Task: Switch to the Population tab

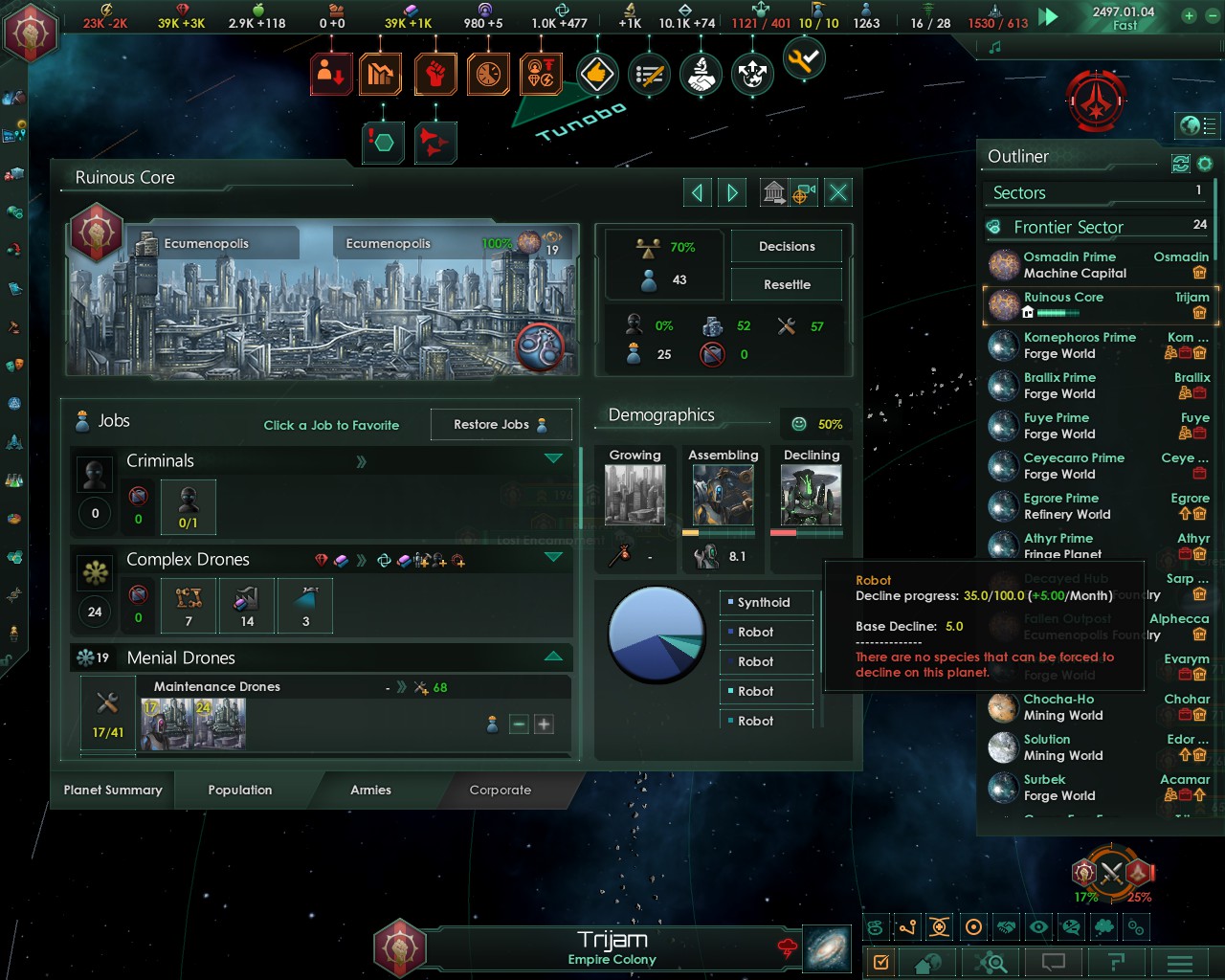Action: 239,790
